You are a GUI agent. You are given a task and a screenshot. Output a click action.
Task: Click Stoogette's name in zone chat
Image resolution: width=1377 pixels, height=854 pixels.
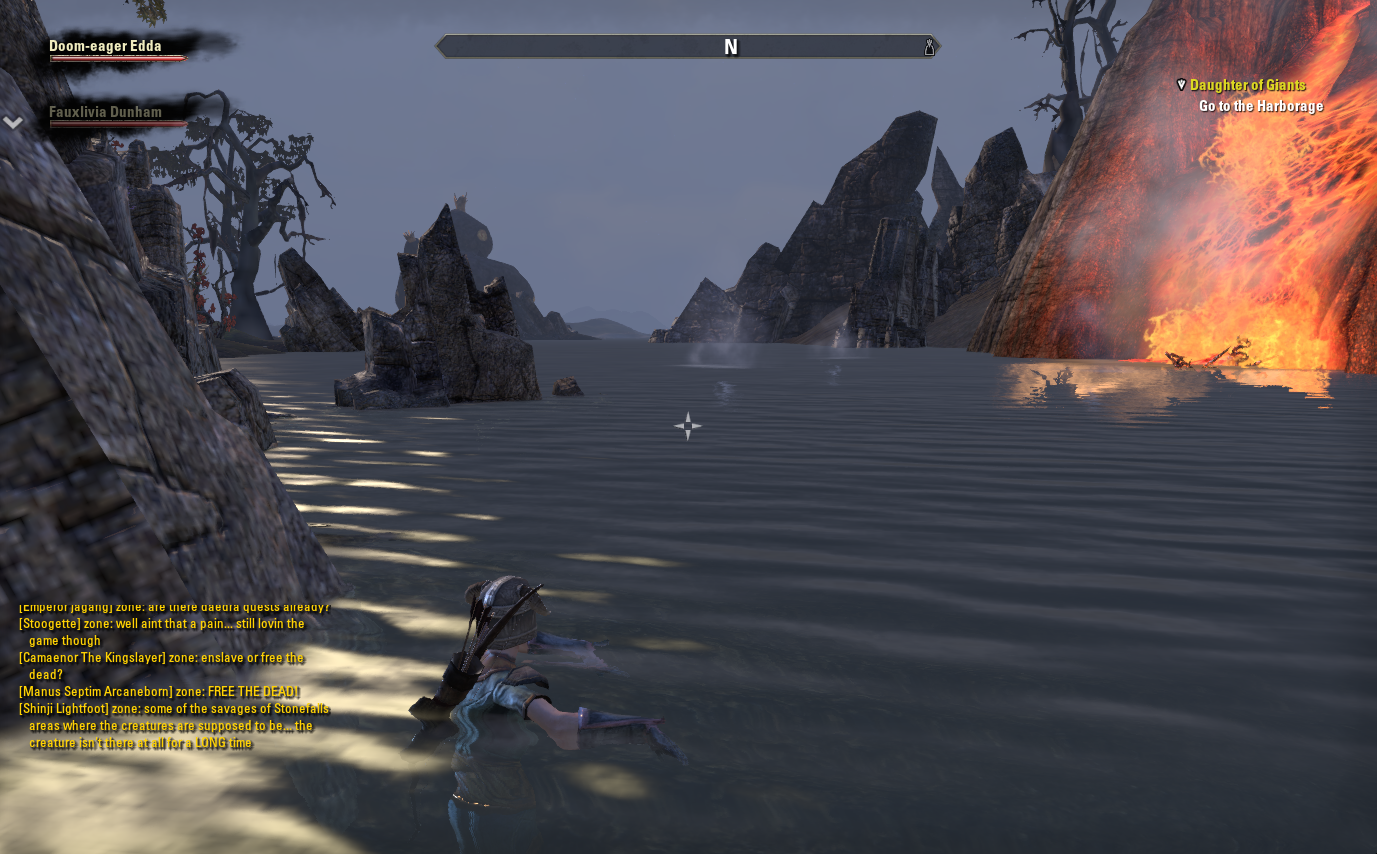[x=51, y=624]
